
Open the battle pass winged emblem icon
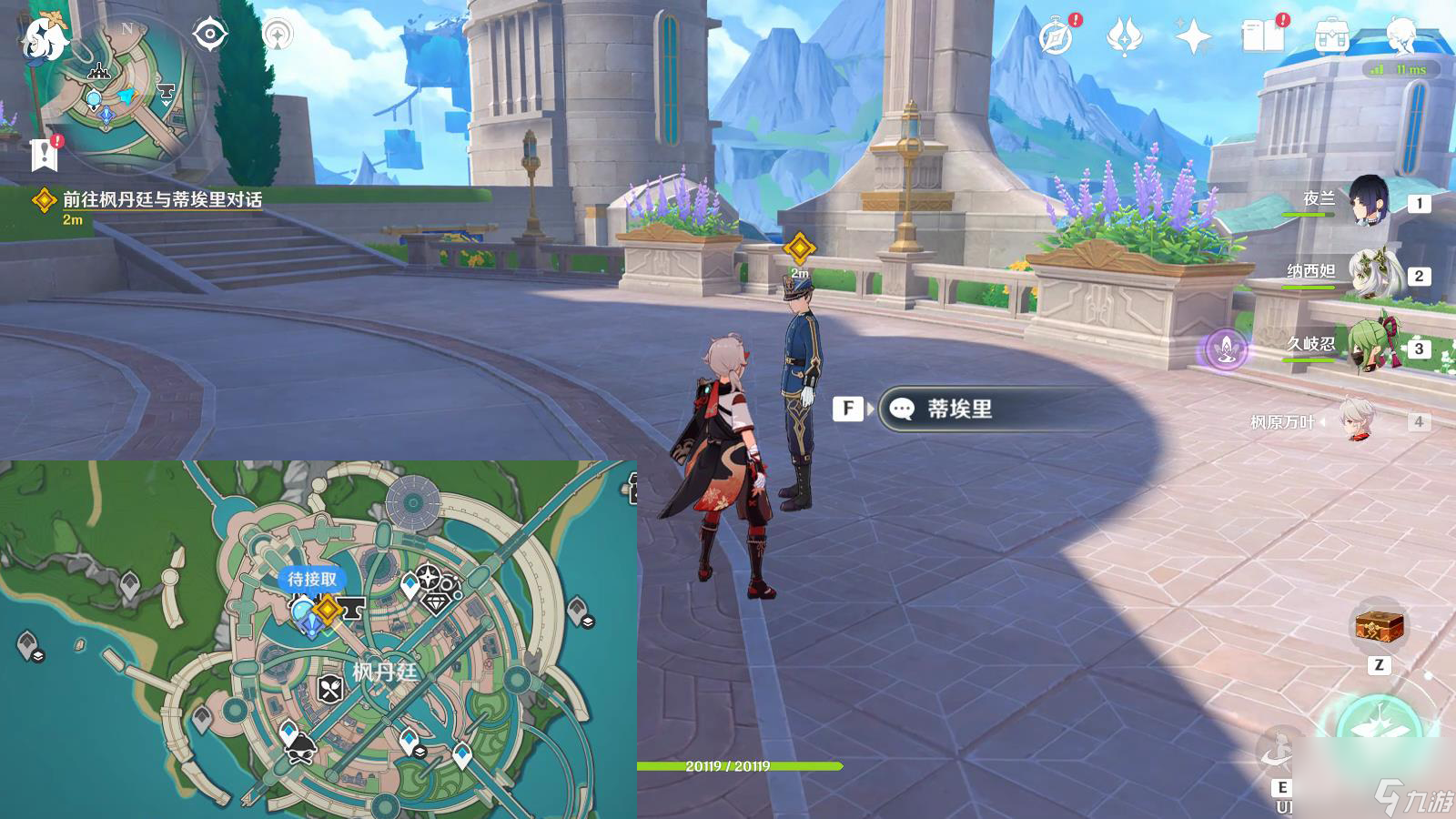1124,37
